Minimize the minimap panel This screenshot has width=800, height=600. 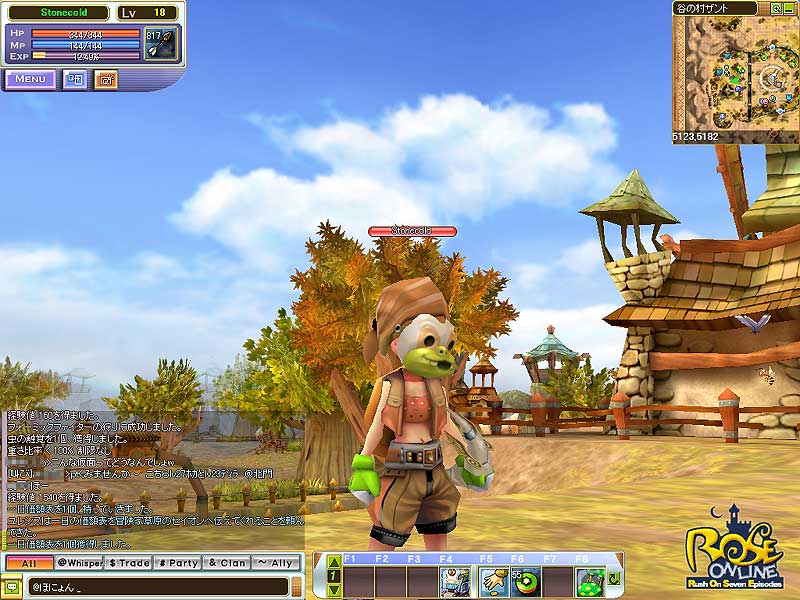point(790,7)
